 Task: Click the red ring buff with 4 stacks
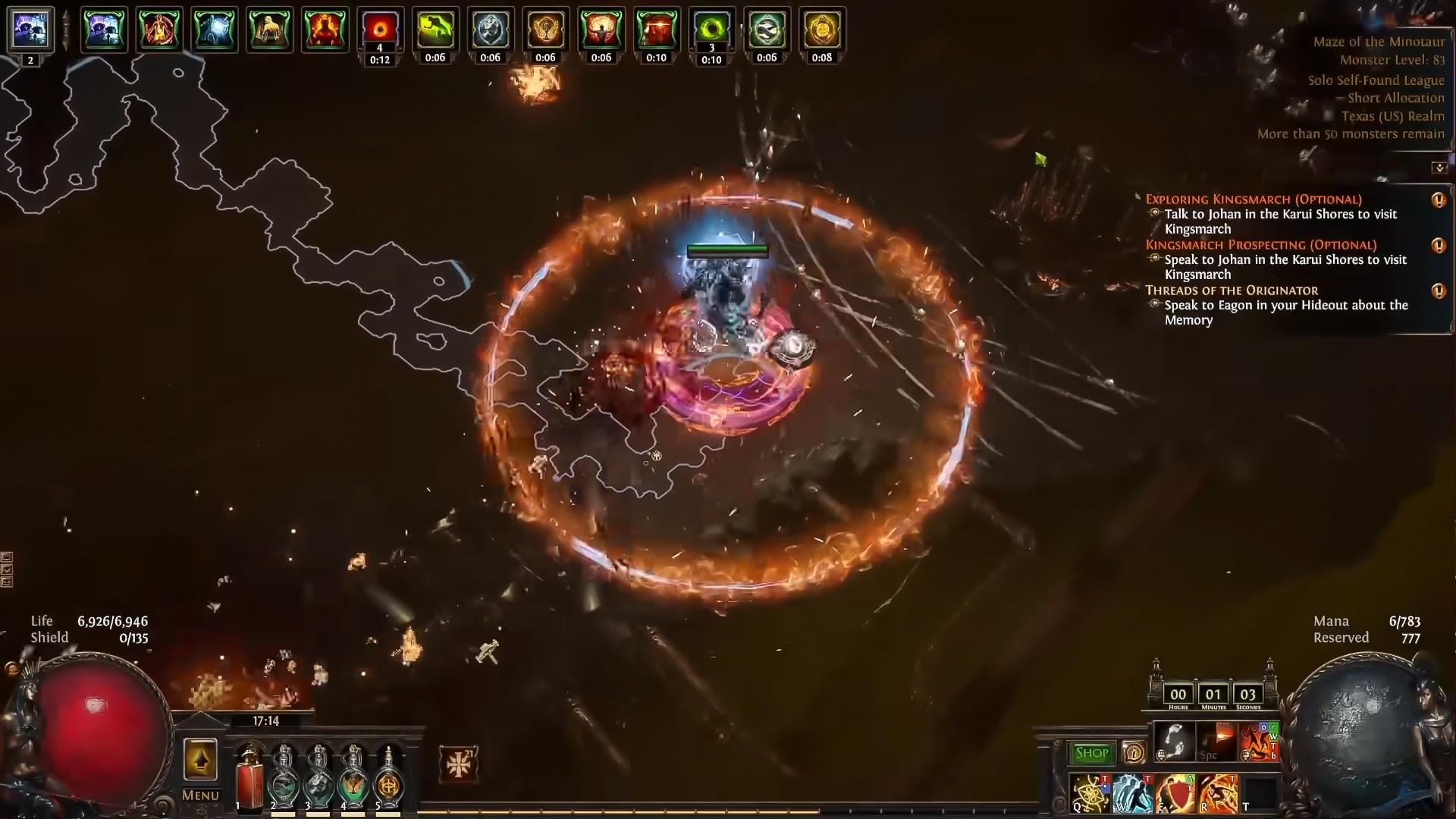[x=380, y=30]
